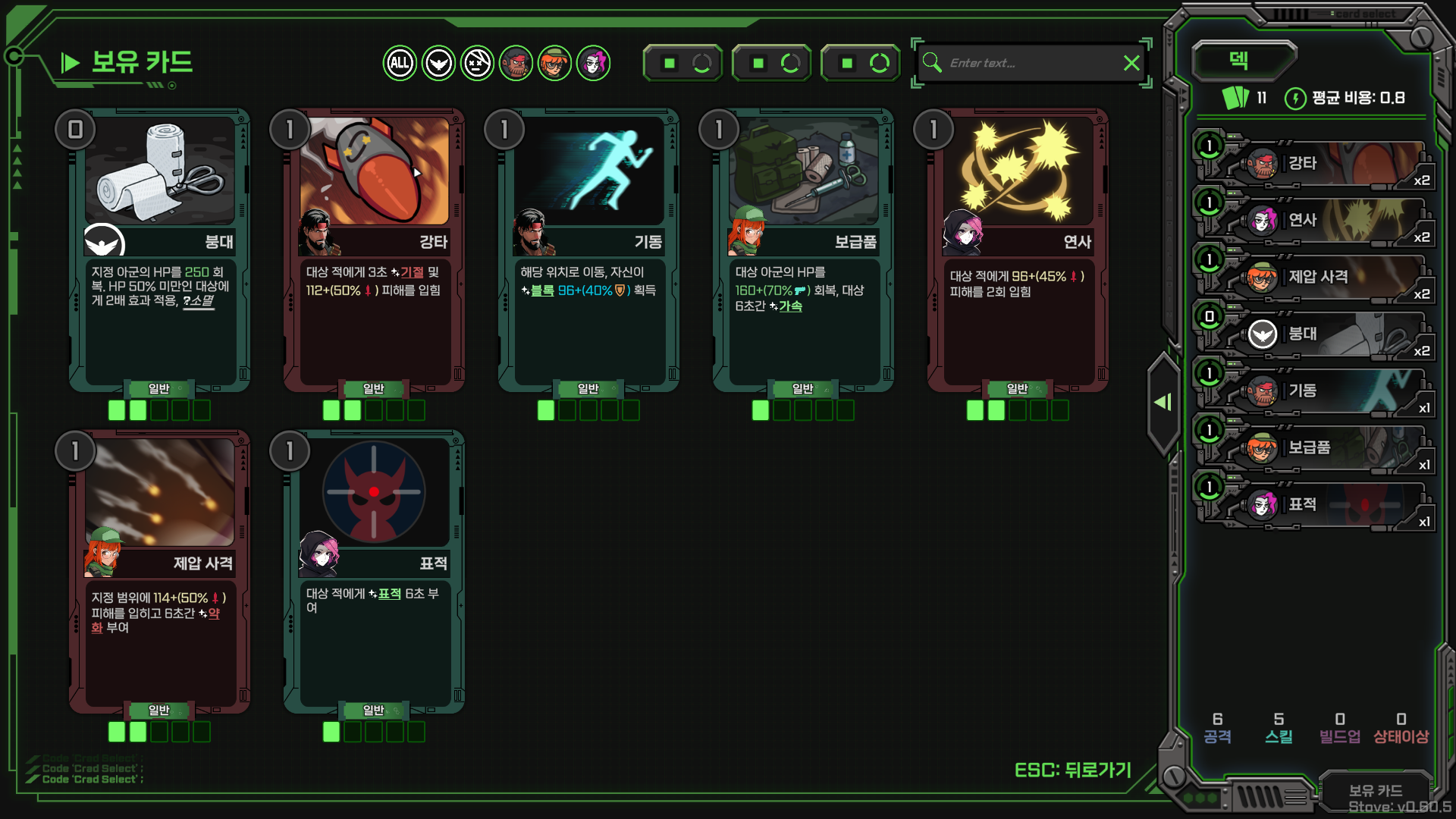Select the 붕대 bandage card
Viewport: 1456px width, 819px height.
pyautogui.click(x=159, y=250)
